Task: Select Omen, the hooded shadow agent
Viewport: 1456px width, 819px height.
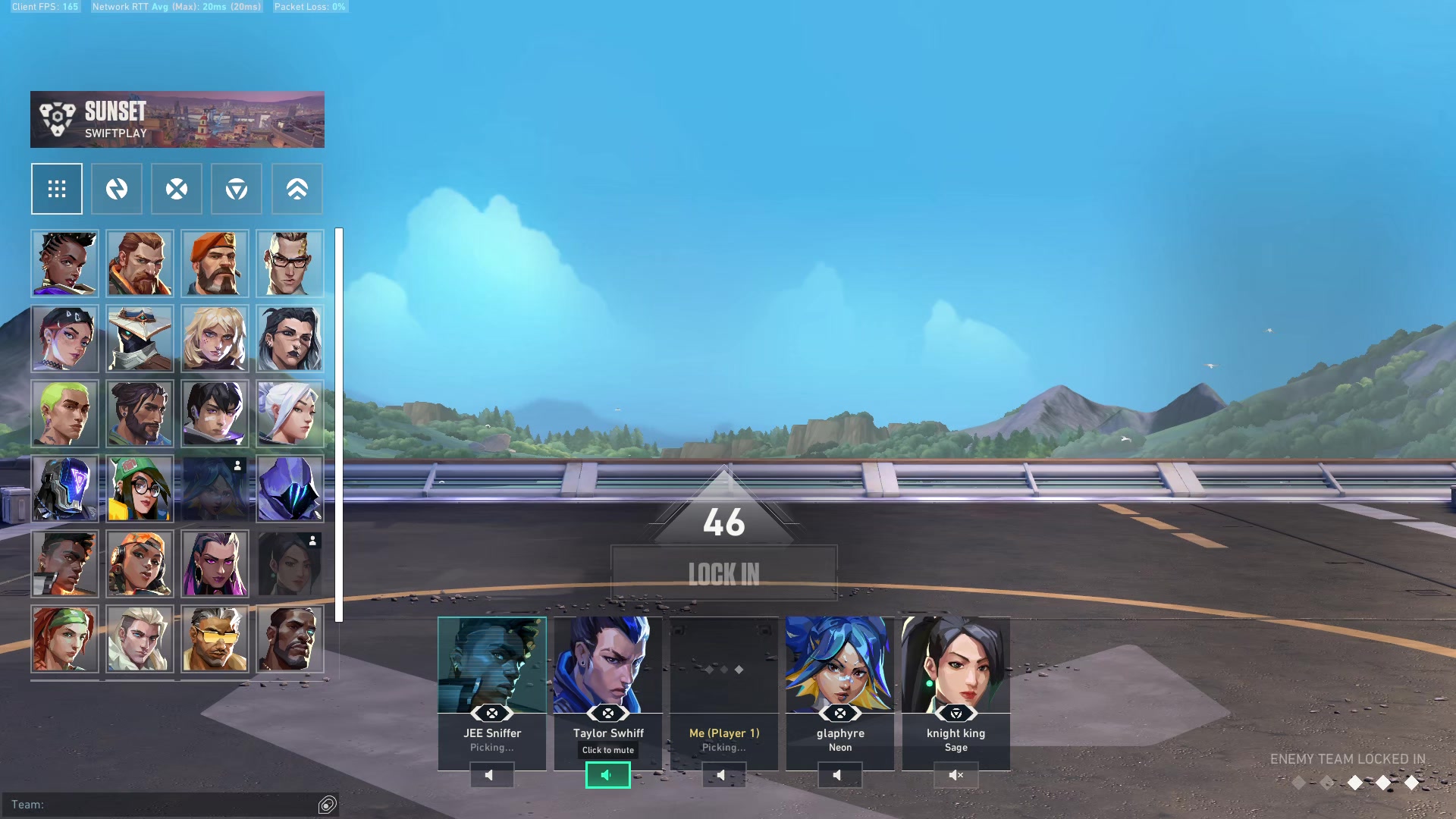Action: click(x=290, y=488)
